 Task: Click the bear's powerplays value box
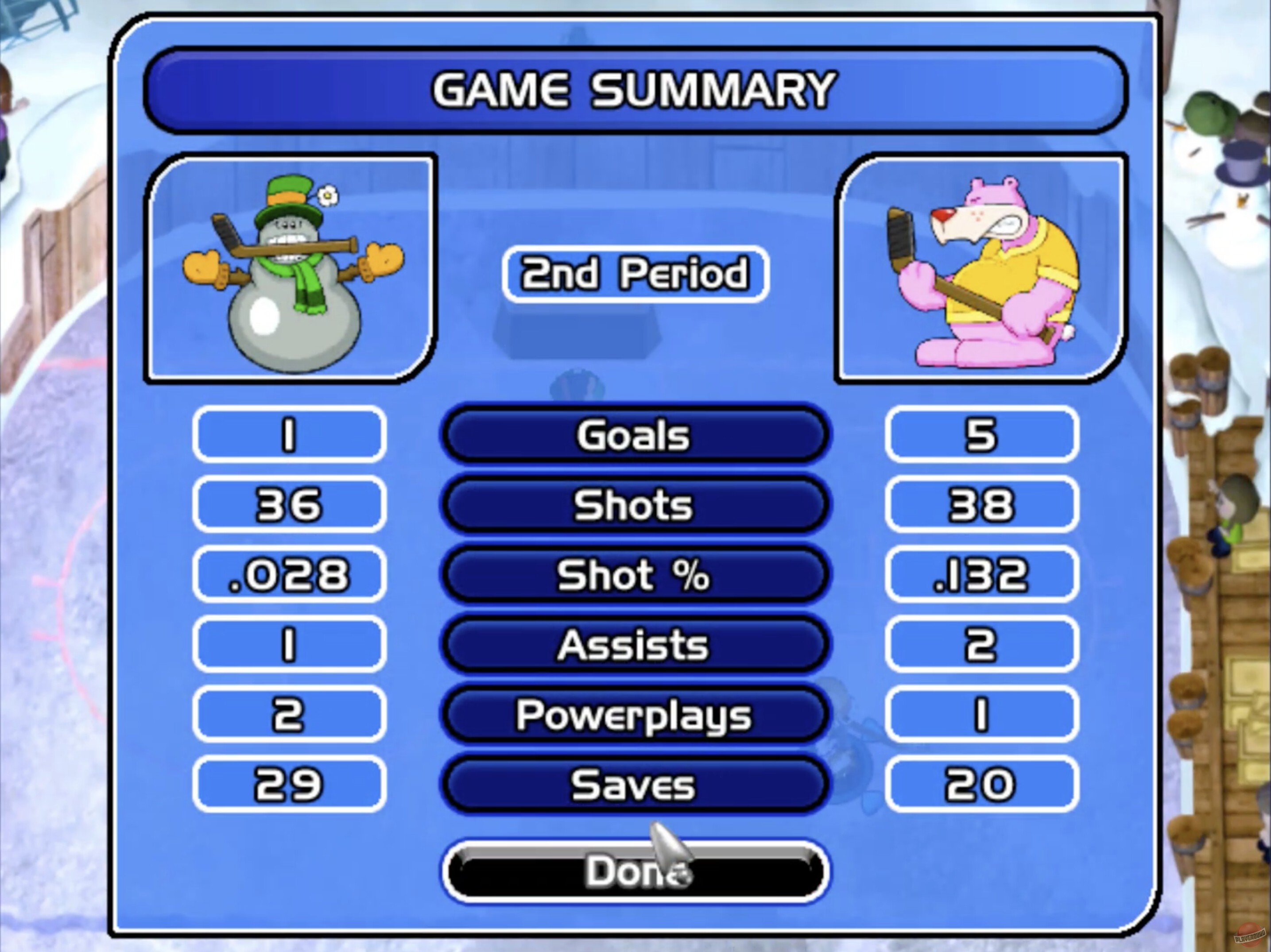click(980, 715)
